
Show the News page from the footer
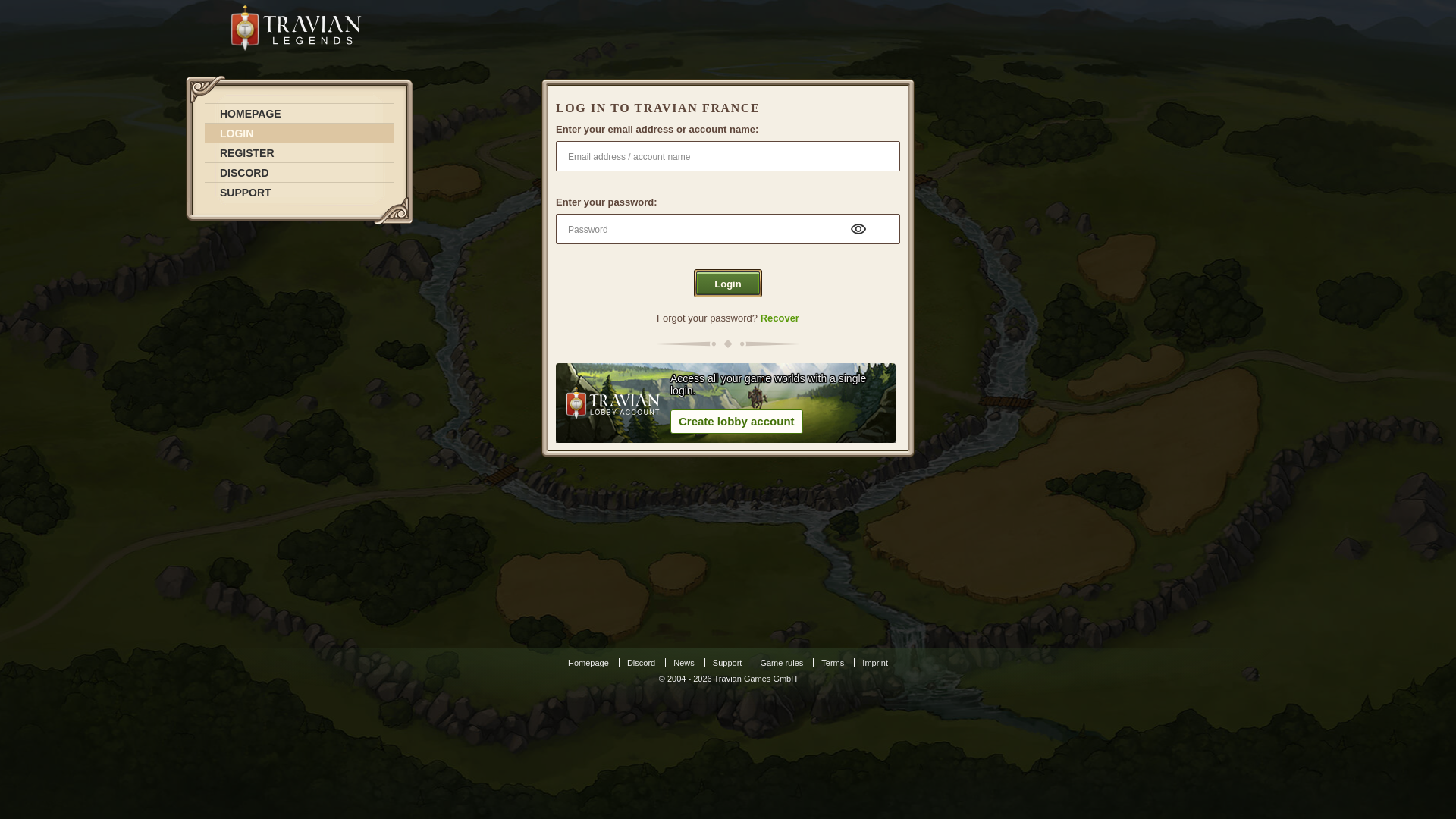[x=683, y=663]
